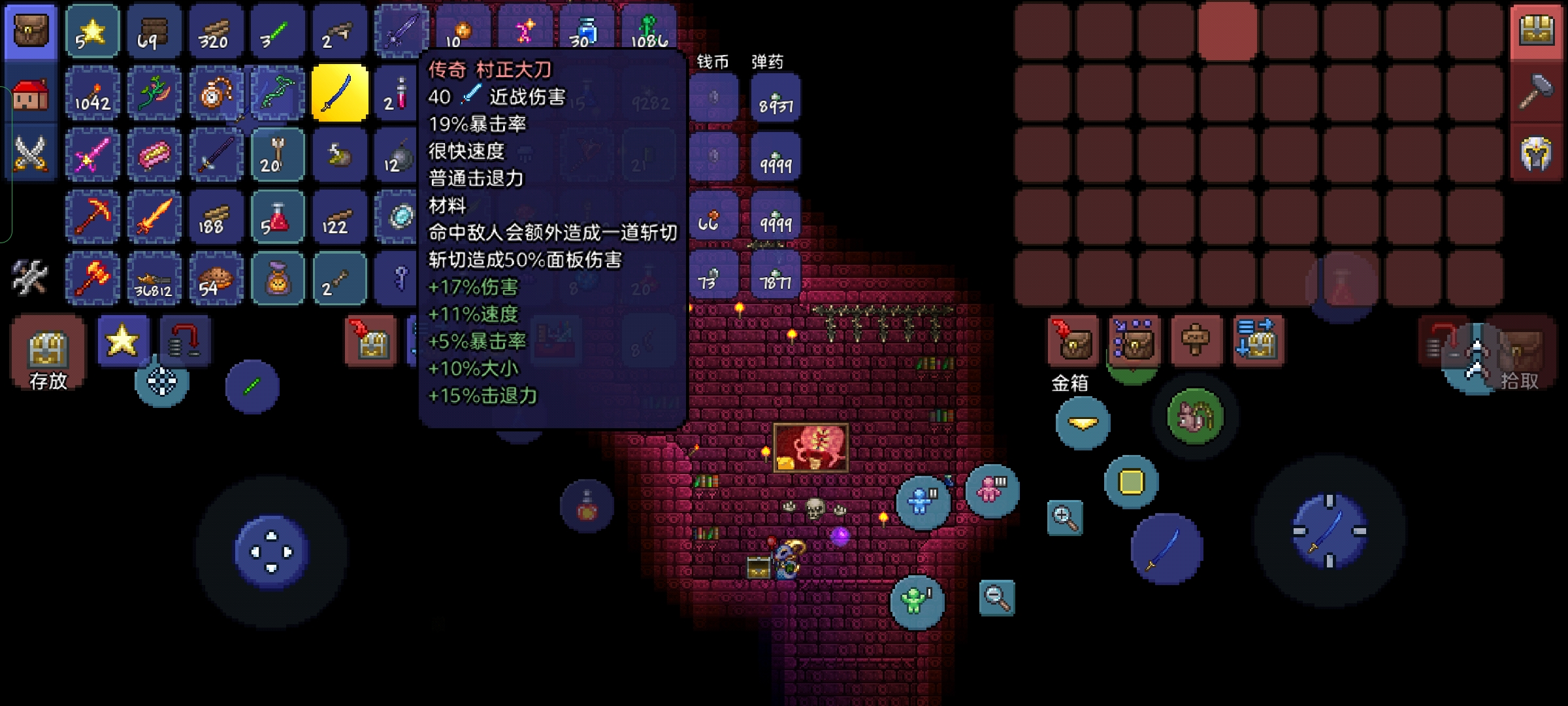The image size is (1568, 706).
Task: Open crafting with the wrench and hammer icon
Action: coord(30,277)
